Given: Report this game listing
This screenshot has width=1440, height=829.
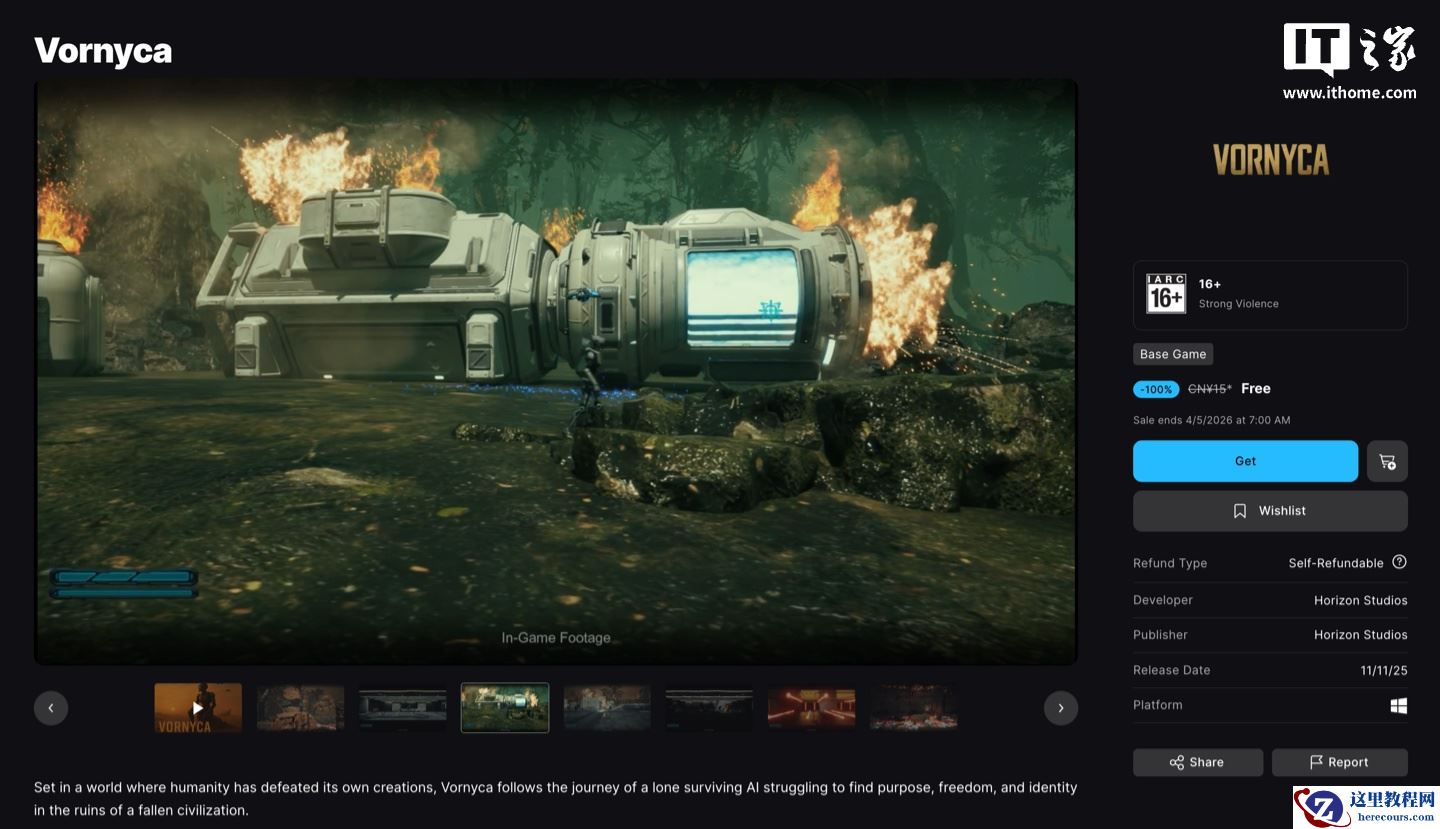Looking at the screenshot, I should click(x=1339, y=762).
